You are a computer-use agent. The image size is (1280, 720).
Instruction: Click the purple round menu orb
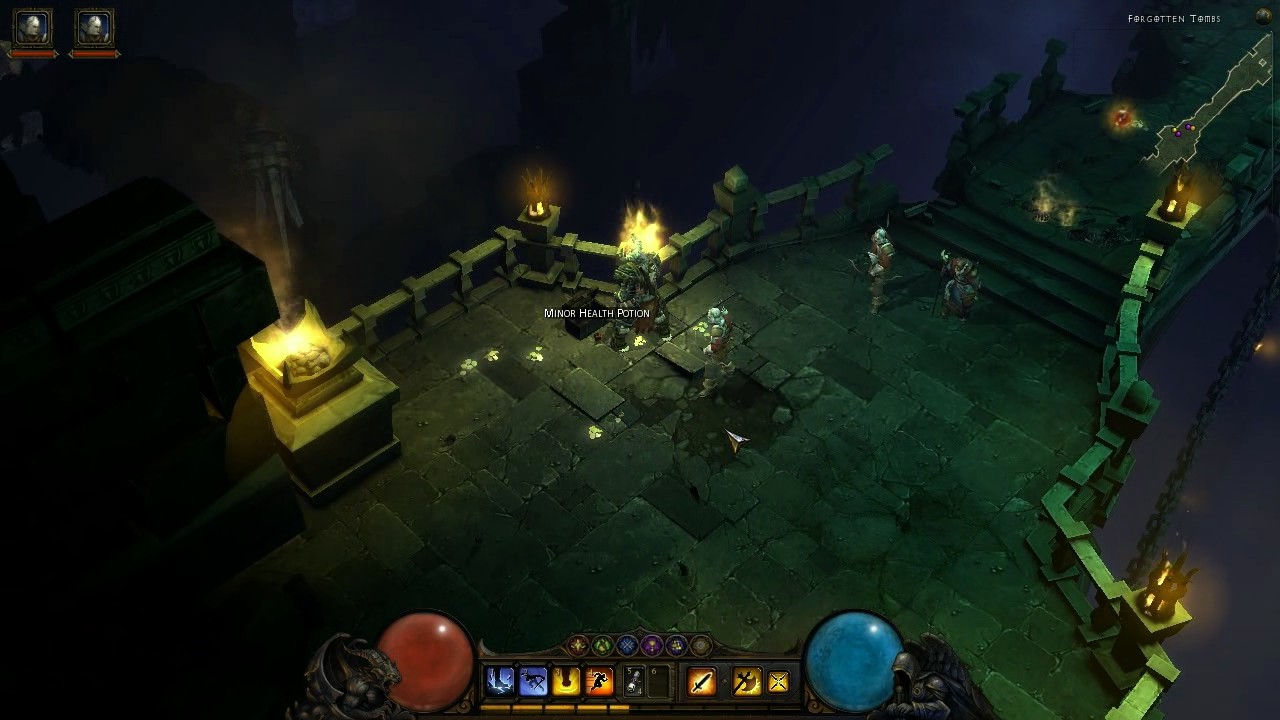pyautogui.click(x=652, y=646)
